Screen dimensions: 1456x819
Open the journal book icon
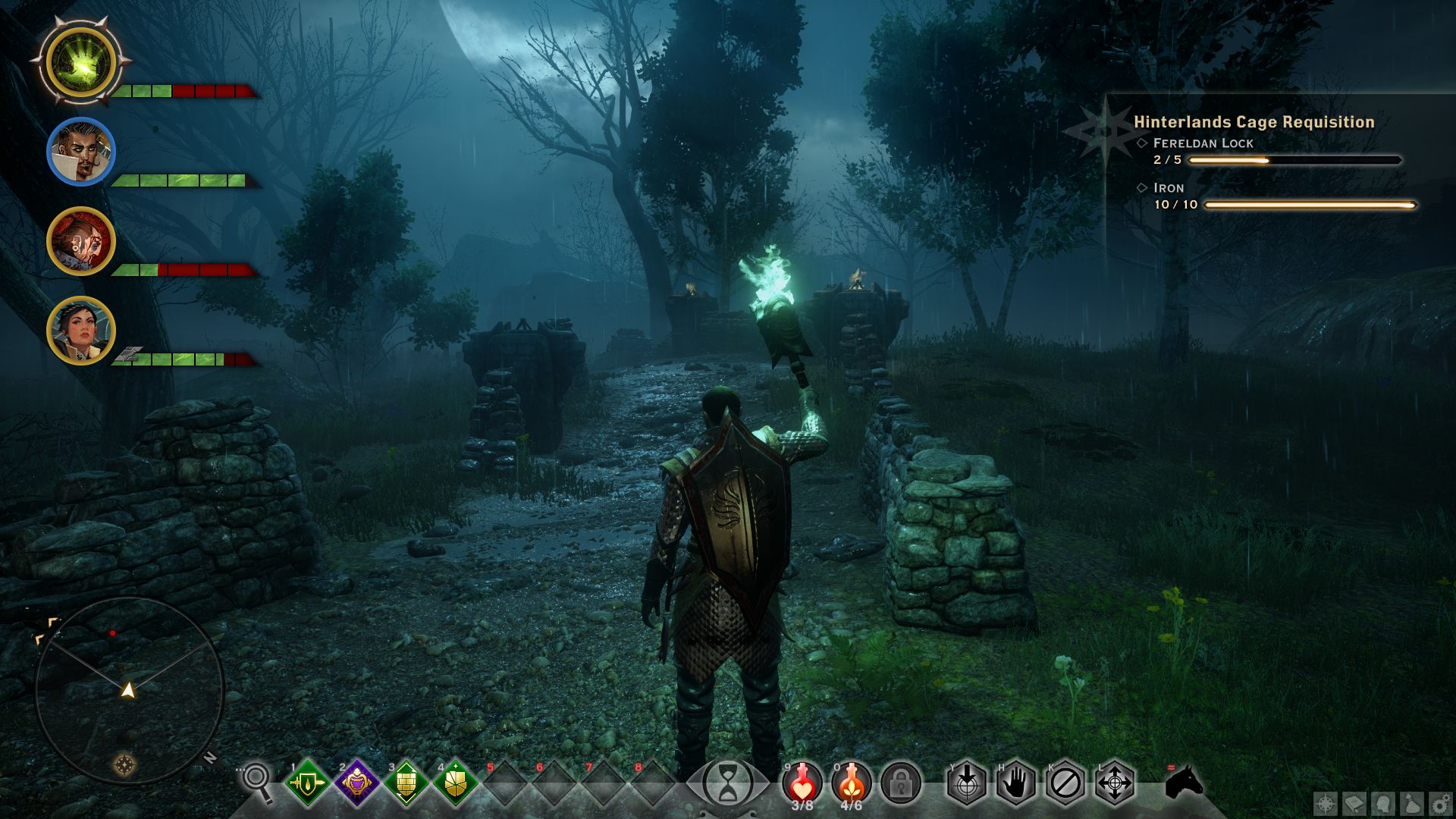(x=1354, y=803)
